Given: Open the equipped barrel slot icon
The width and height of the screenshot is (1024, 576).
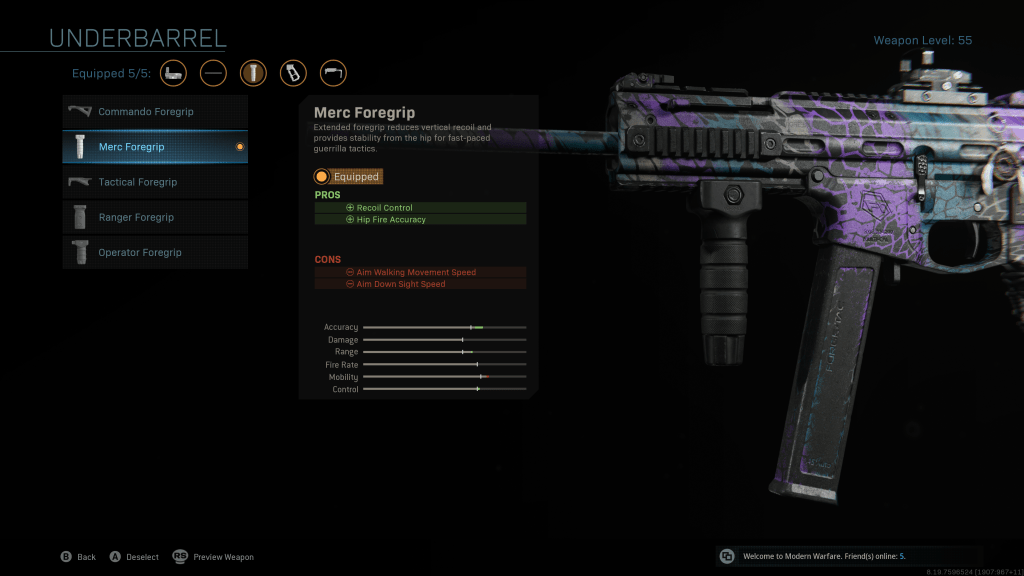Looking at the screenshot, I should pos(213,73).
